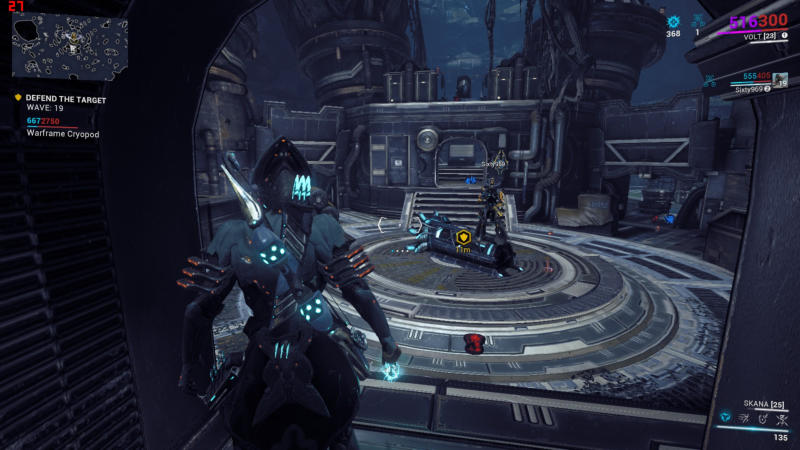Click the minimap
This screenshot has height=450, width=800.
coord(70,44)
